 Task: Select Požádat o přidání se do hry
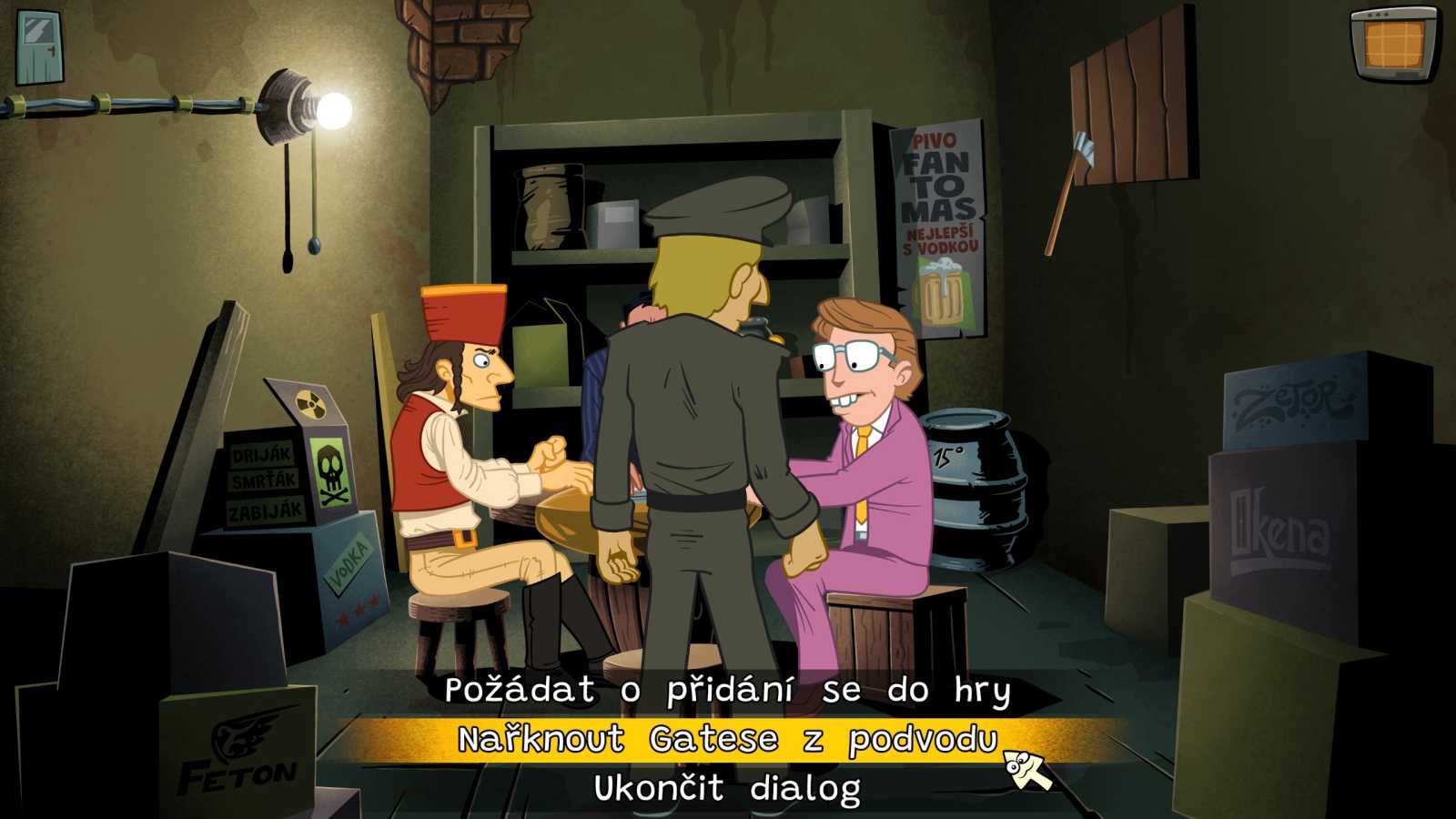(728, 692)
